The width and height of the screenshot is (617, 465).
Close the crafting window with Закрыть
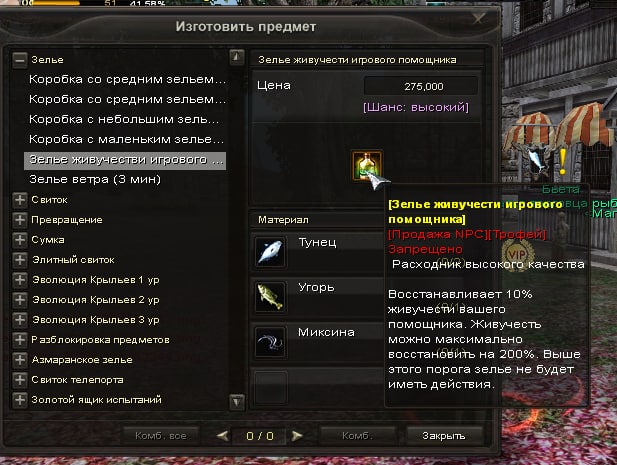point(443,436)
